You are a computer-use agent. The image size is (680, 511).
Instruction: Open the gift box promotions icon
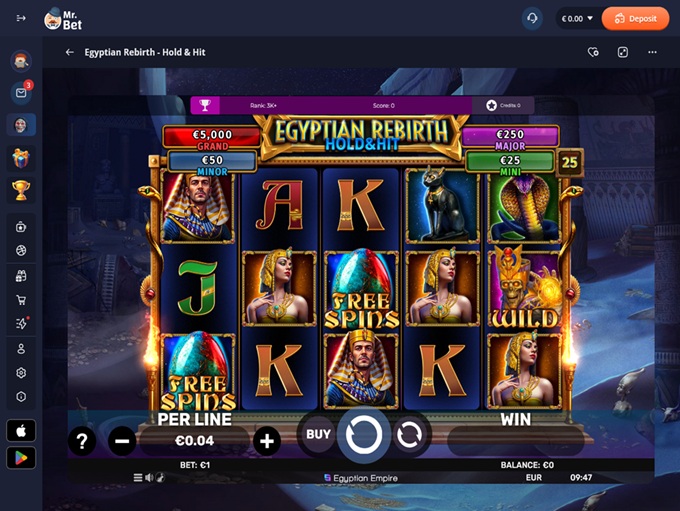coord(21,158)
